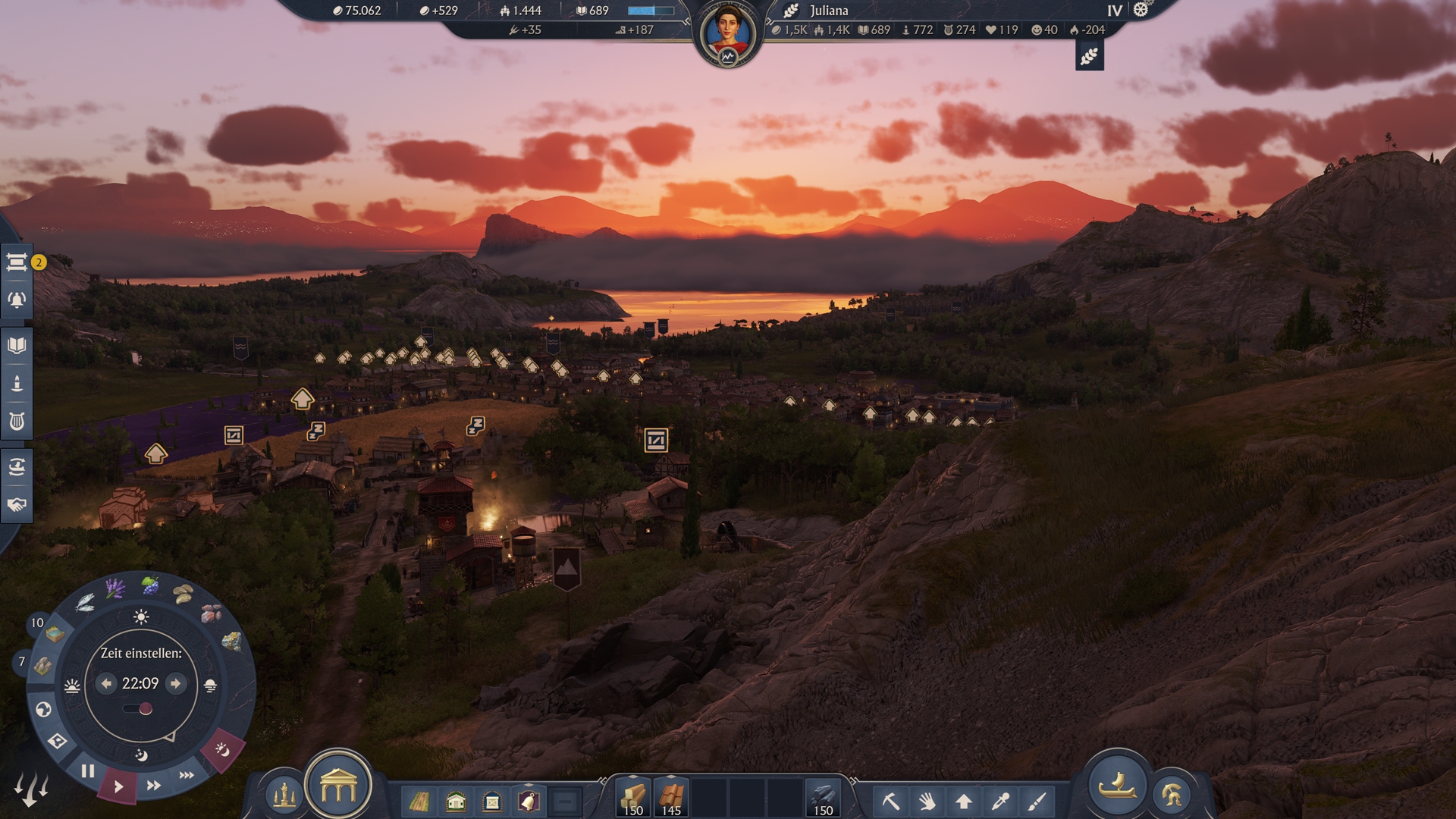Open the ship naval menu button
1456x819 pixels.
1117,786
